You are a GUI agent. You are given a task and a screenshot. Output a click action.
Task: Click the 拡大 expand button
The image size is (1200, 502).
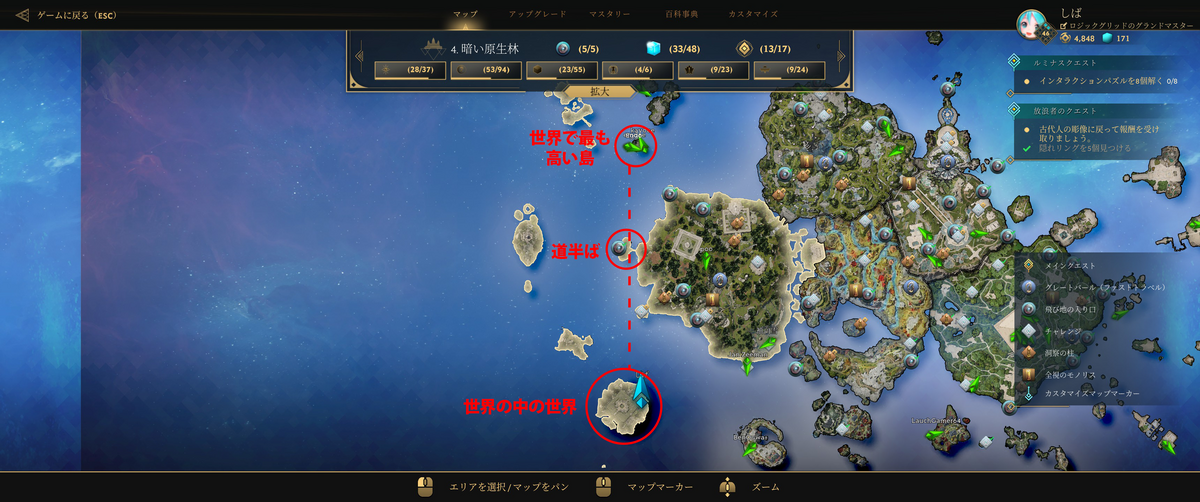point(600,91)
